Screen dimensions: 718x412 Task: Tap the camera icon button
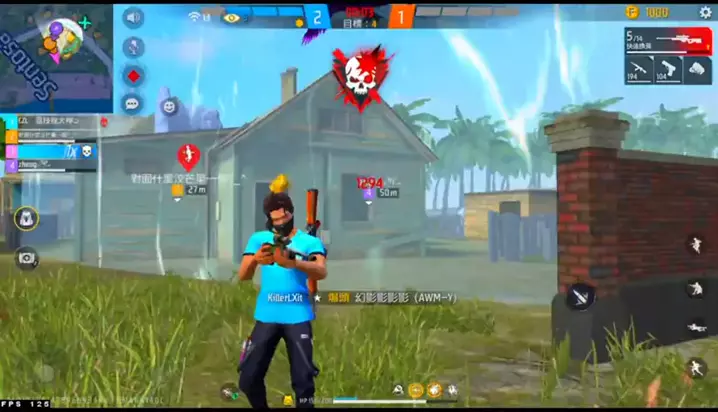click(x=27, y=258)
